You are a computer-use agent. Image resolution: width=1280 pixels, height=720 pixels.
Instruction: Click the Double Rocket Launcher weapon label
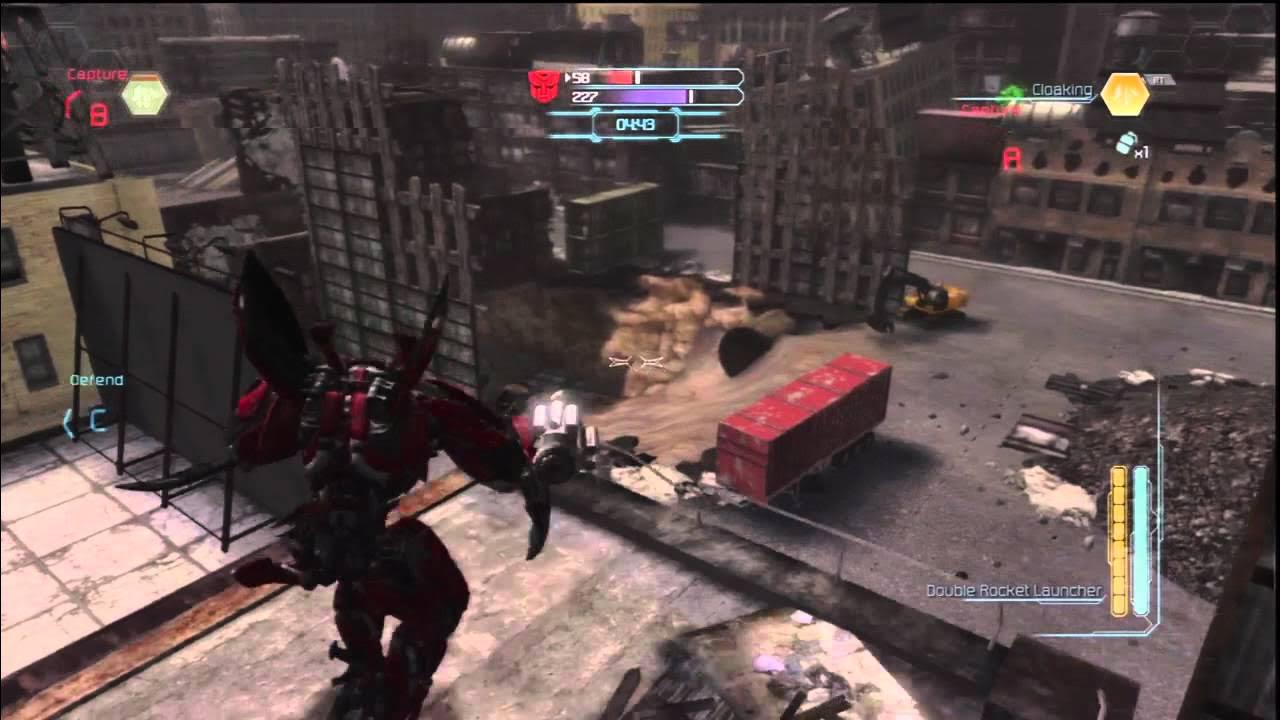1013,591
